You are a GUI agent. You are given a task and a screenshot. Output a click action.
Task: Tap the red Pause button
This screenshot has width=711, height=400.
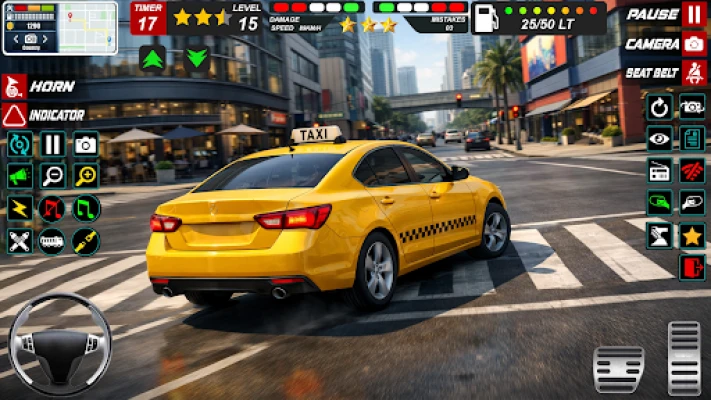pos(693,15)
